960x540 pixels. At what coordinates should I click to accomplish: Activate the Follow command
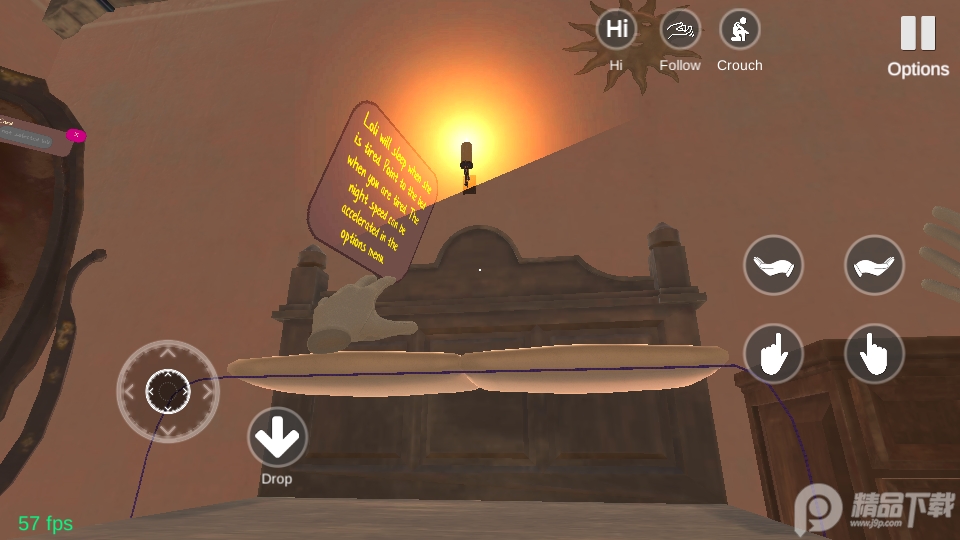click(680, 30)
